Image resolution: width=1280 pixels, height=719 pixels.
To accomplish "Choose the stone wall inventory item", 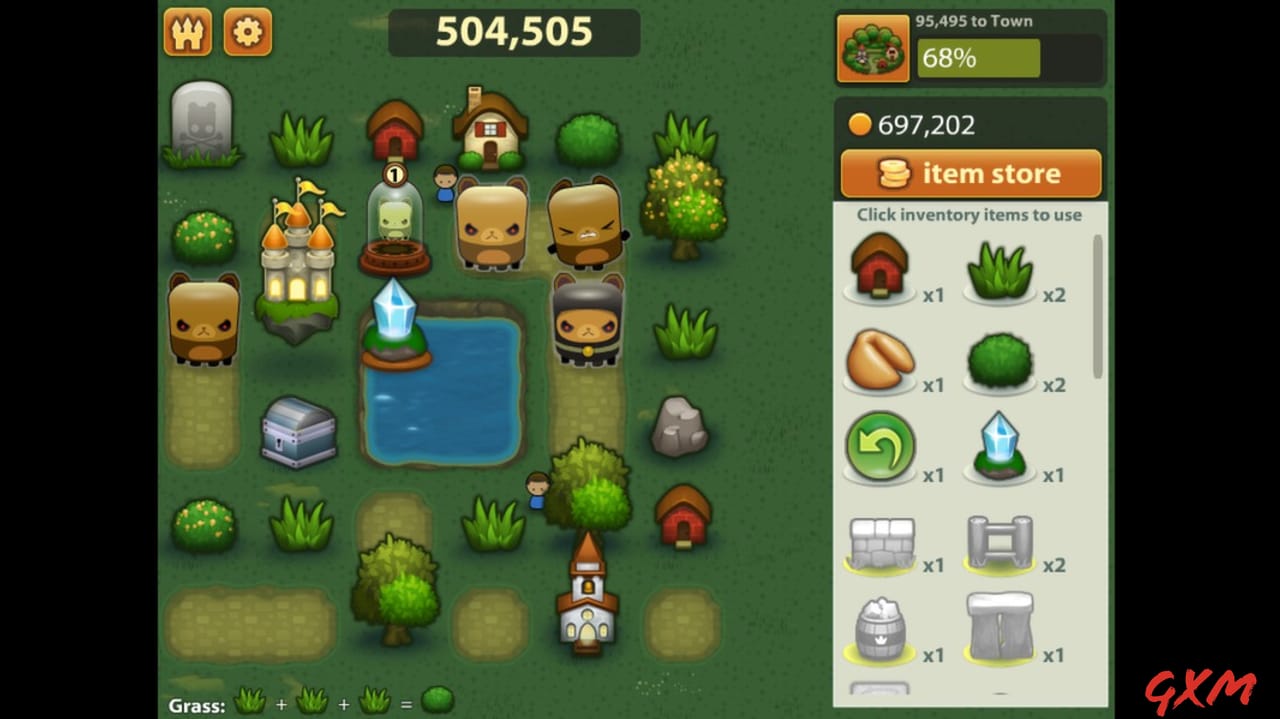I will pos(880,543).
